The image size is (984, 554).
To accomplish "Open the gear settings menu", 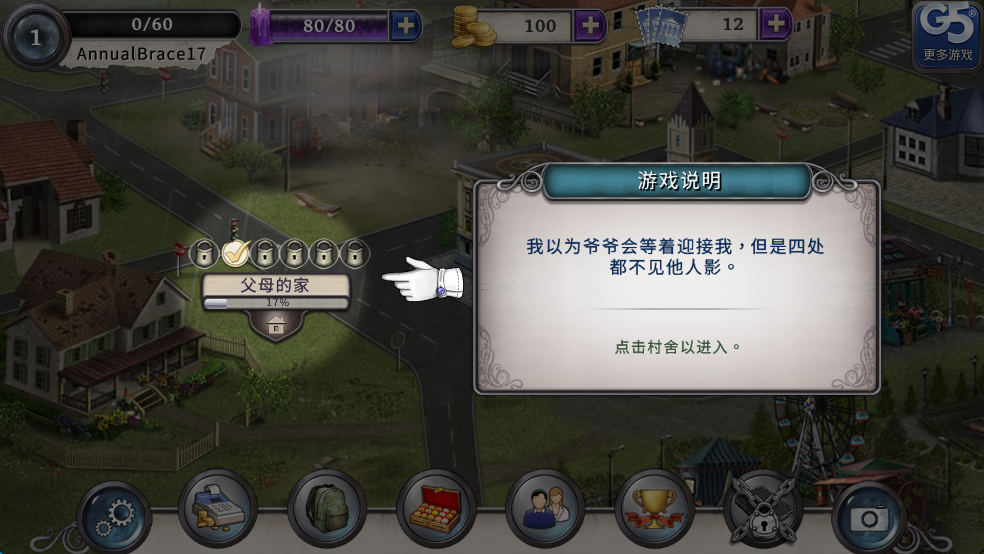I will tap(114, 518).
